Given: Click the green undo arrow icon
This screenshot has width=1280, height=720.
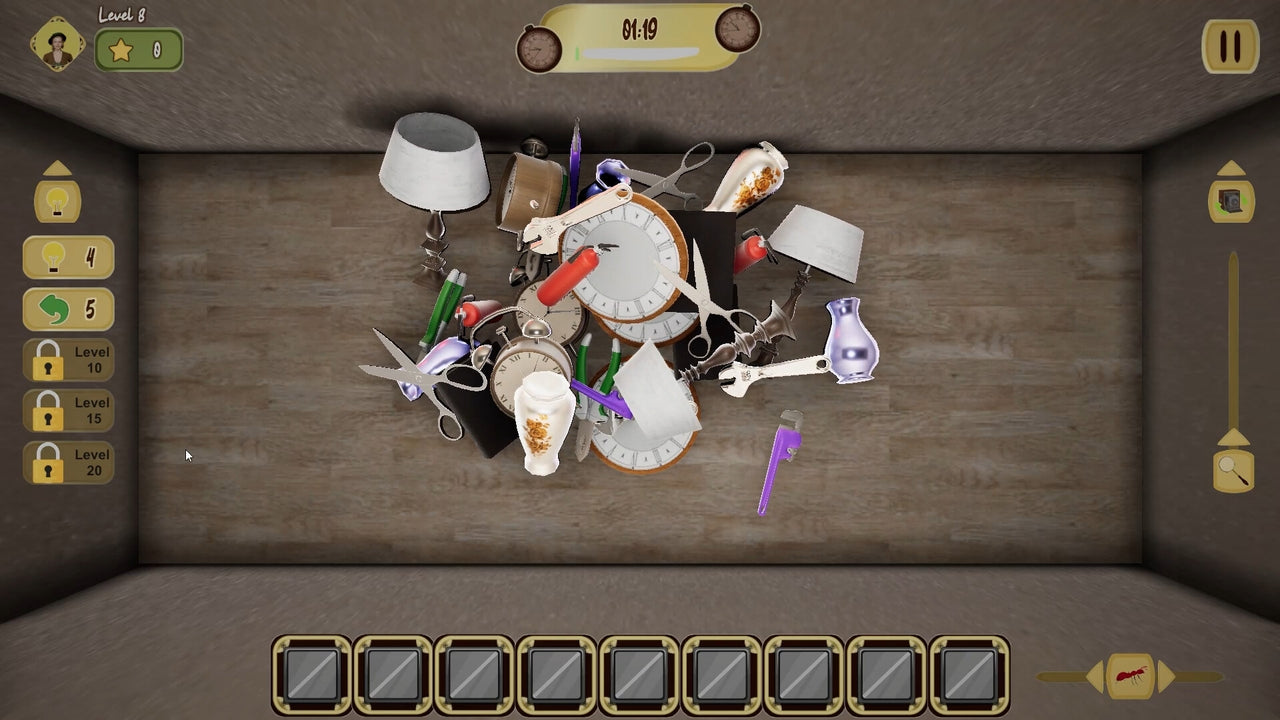Looking at the screenshot, I should 55,309.
